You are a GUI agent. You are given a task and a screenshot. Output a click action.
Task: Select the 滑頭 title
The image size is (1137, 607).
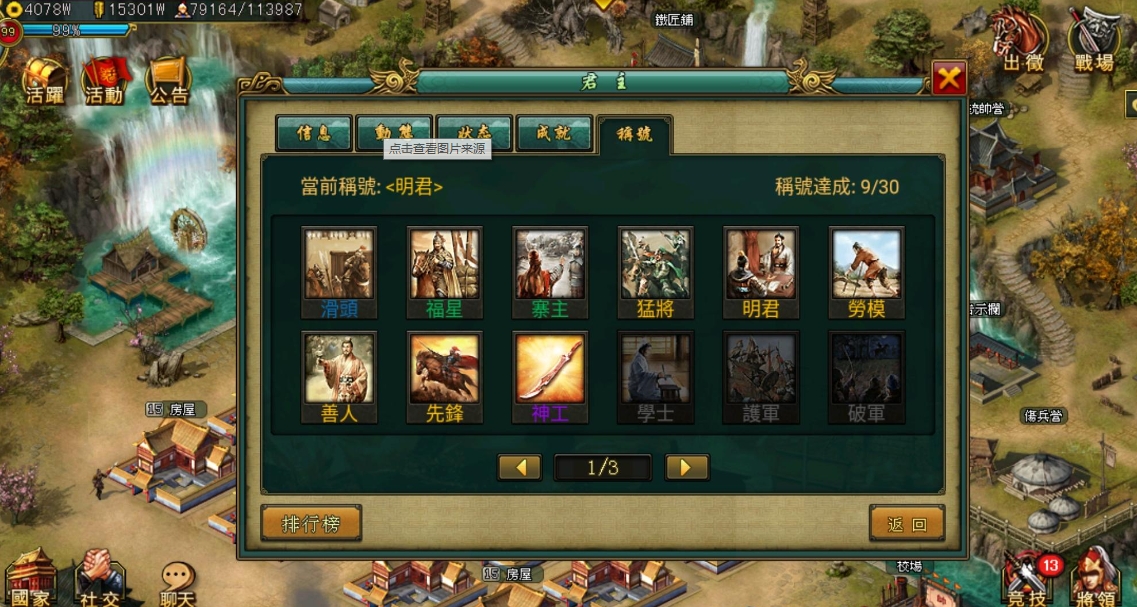(338, 264)
